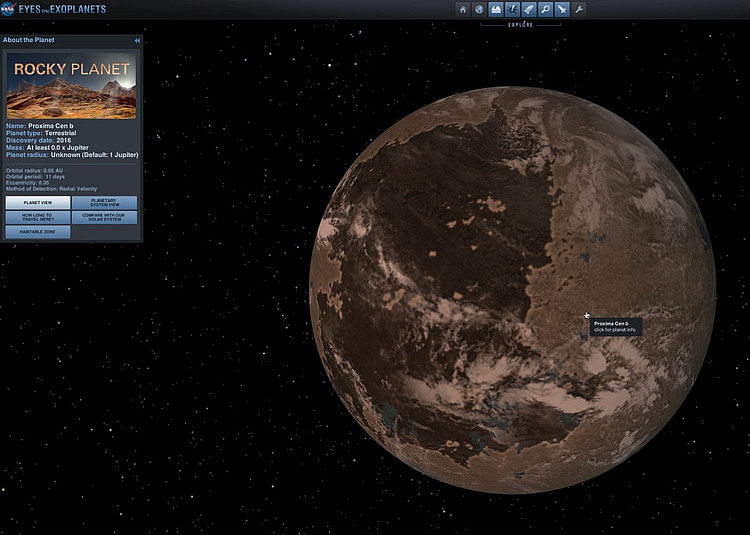Choose Compare With Our Solar System
Viewport: 750px width, 535px height.
pos(104,217)
